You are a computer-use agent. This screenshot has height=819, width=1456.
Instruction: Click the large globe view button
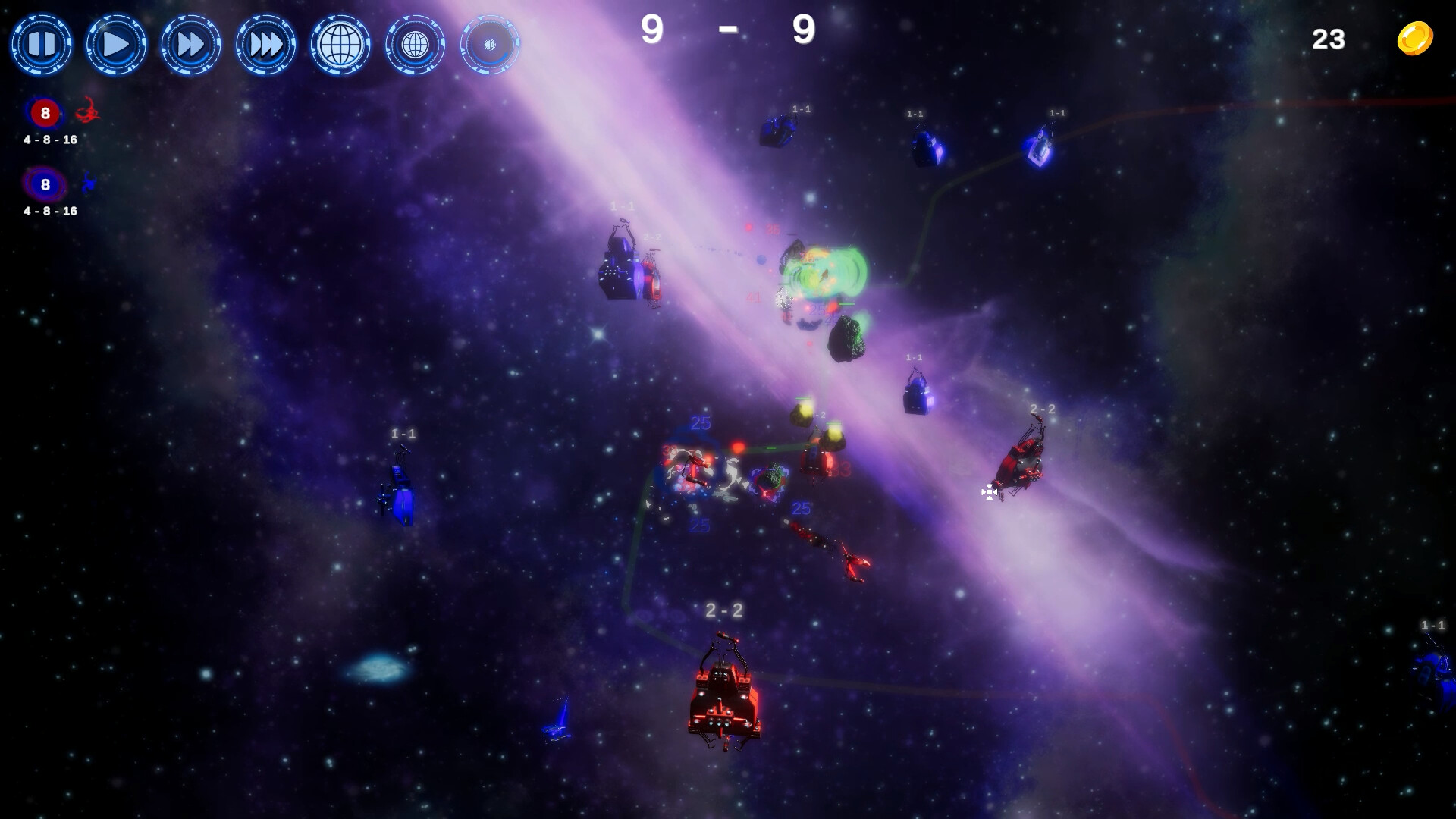coord(340,45)
